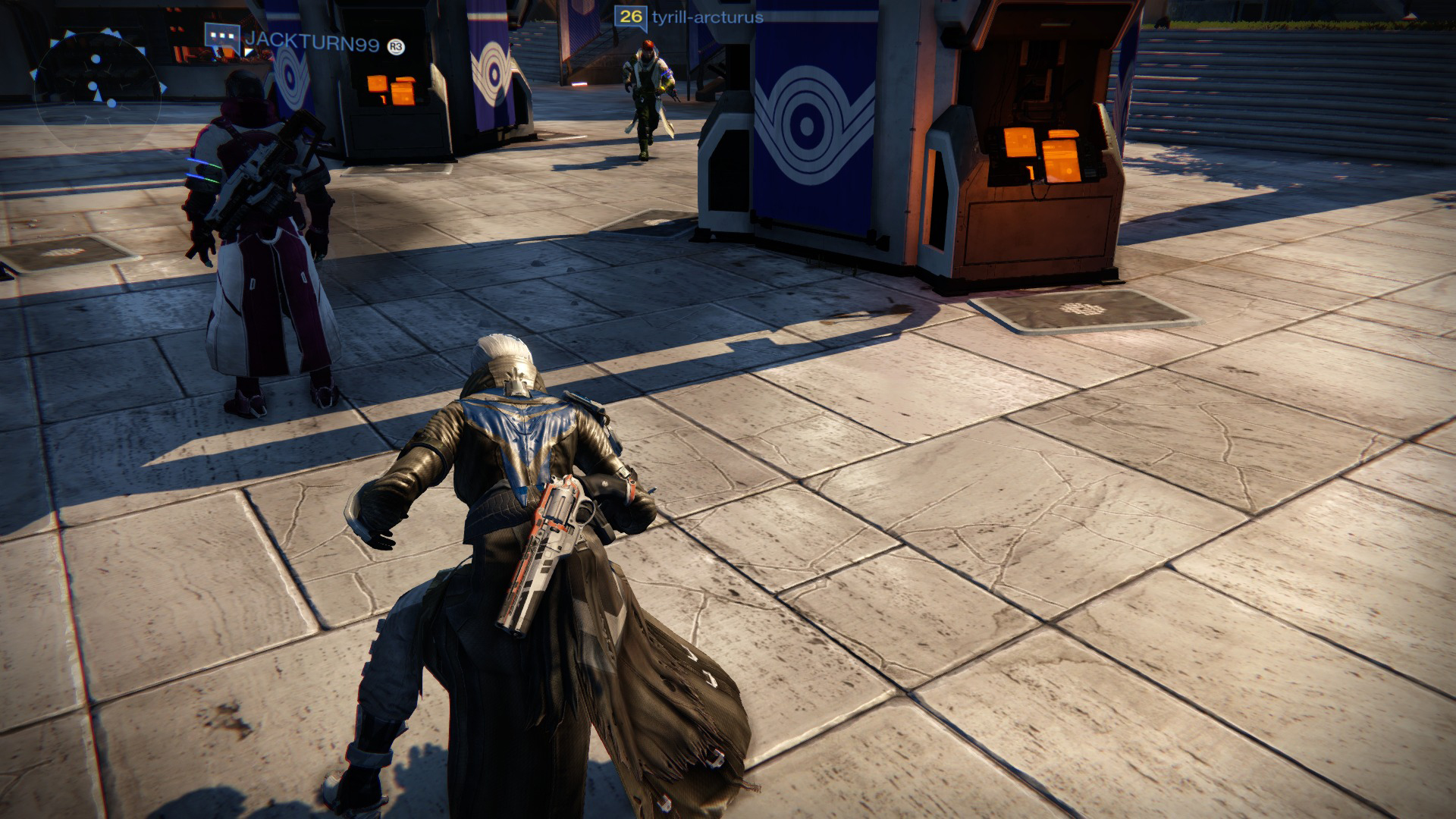Select the JACKTURN99 player nameplate
The height and width of the screenshot is (819, 1456).
click(312, 44)
